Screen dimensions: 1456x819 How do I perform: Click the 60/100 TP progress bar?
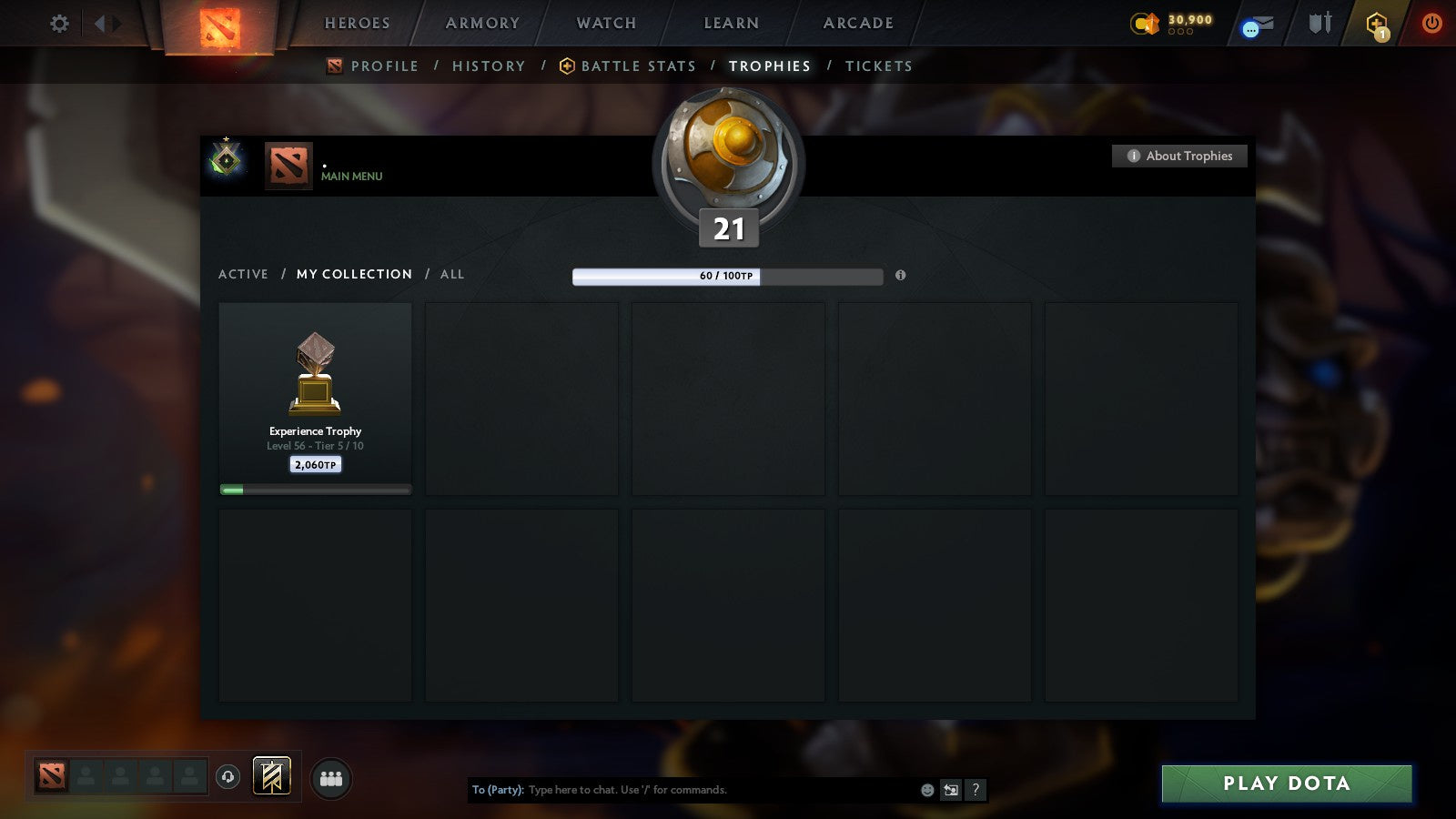727,276
